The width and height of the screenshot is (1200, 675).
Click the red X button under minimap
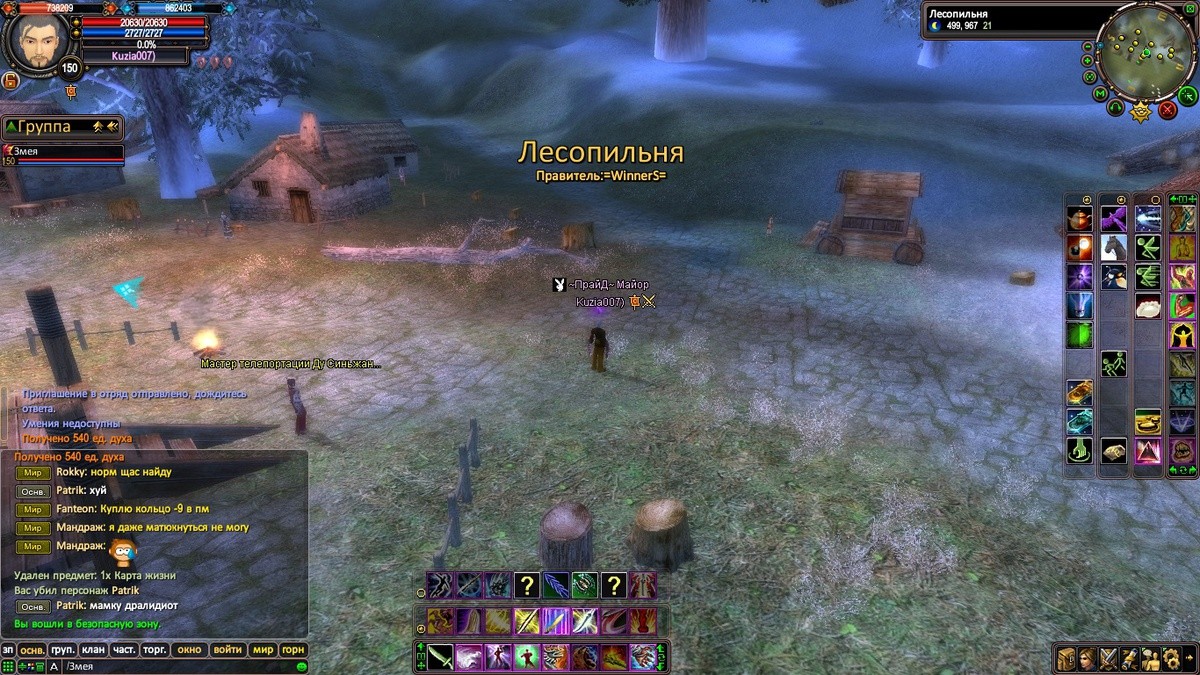point(1167,110)
